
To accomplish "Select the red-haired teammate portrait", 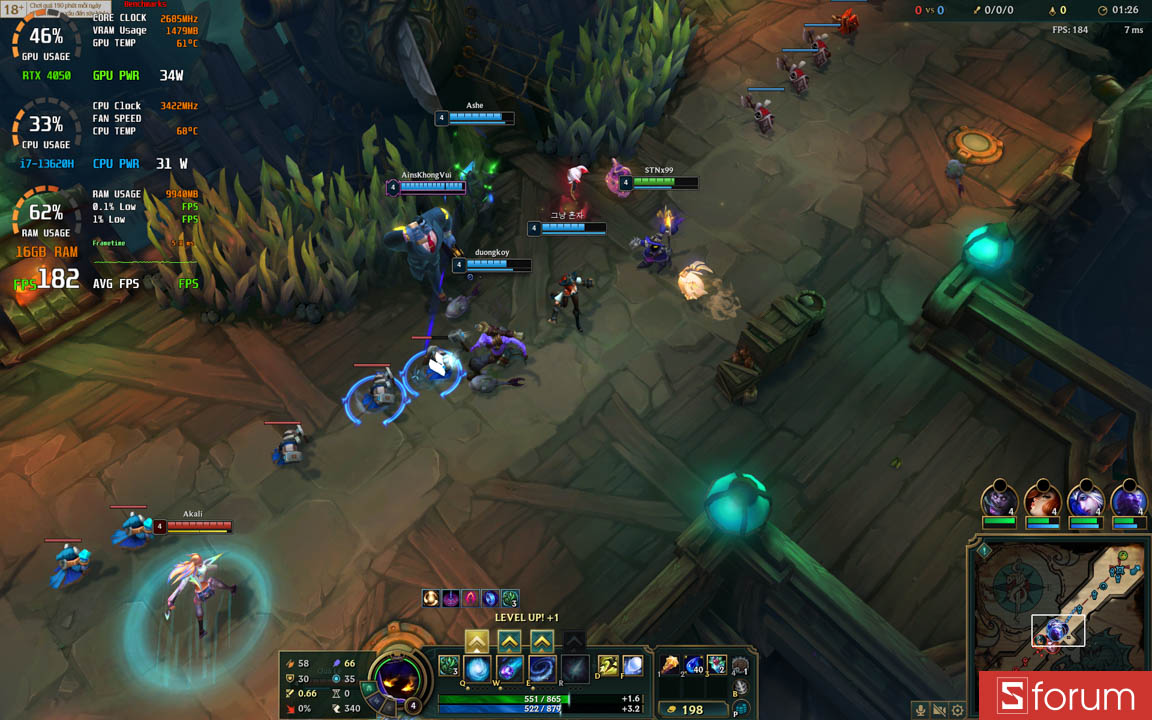I will [1041, 498].
